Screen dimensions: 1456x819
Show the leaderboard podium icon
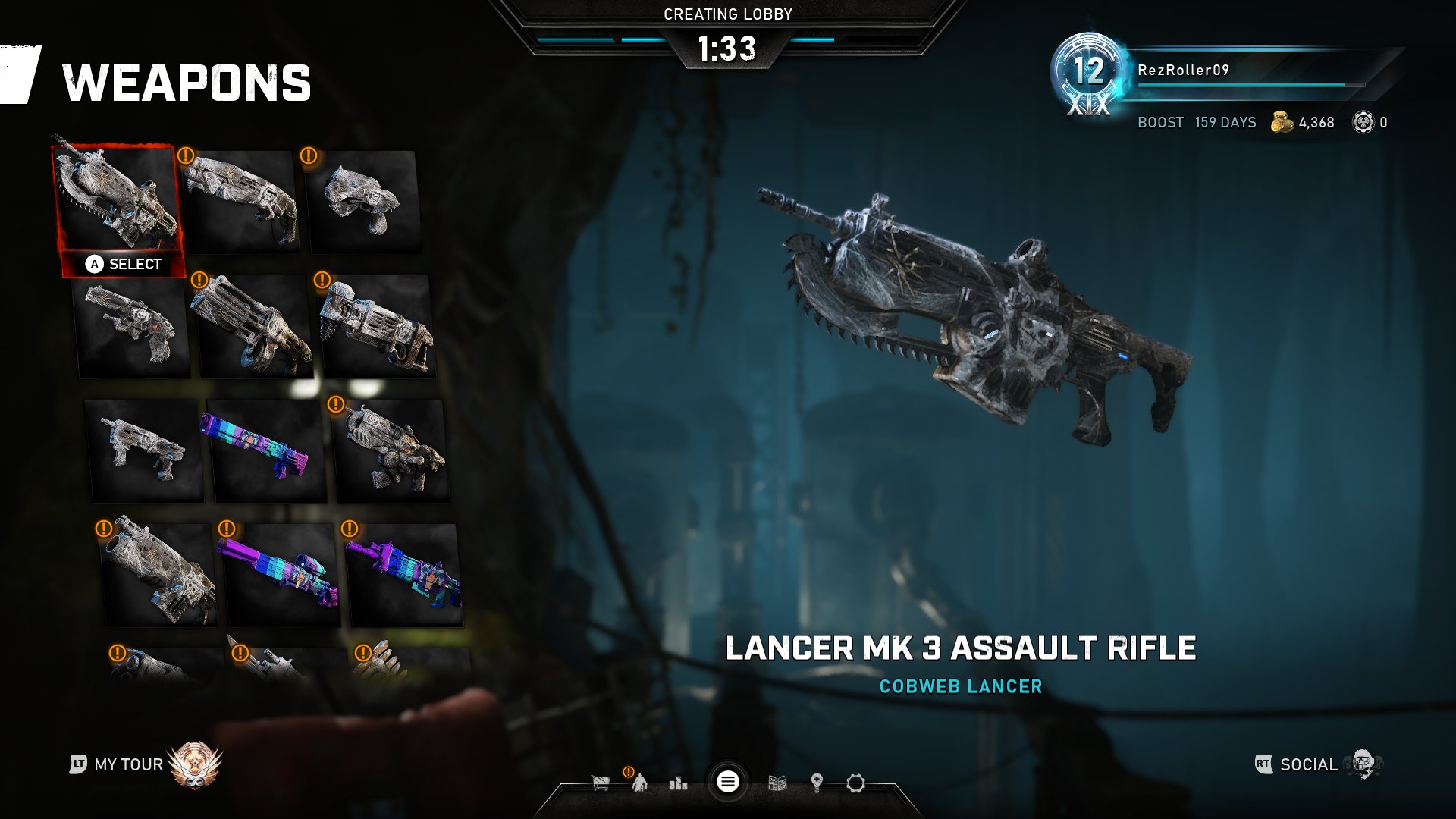pos(678,783)
